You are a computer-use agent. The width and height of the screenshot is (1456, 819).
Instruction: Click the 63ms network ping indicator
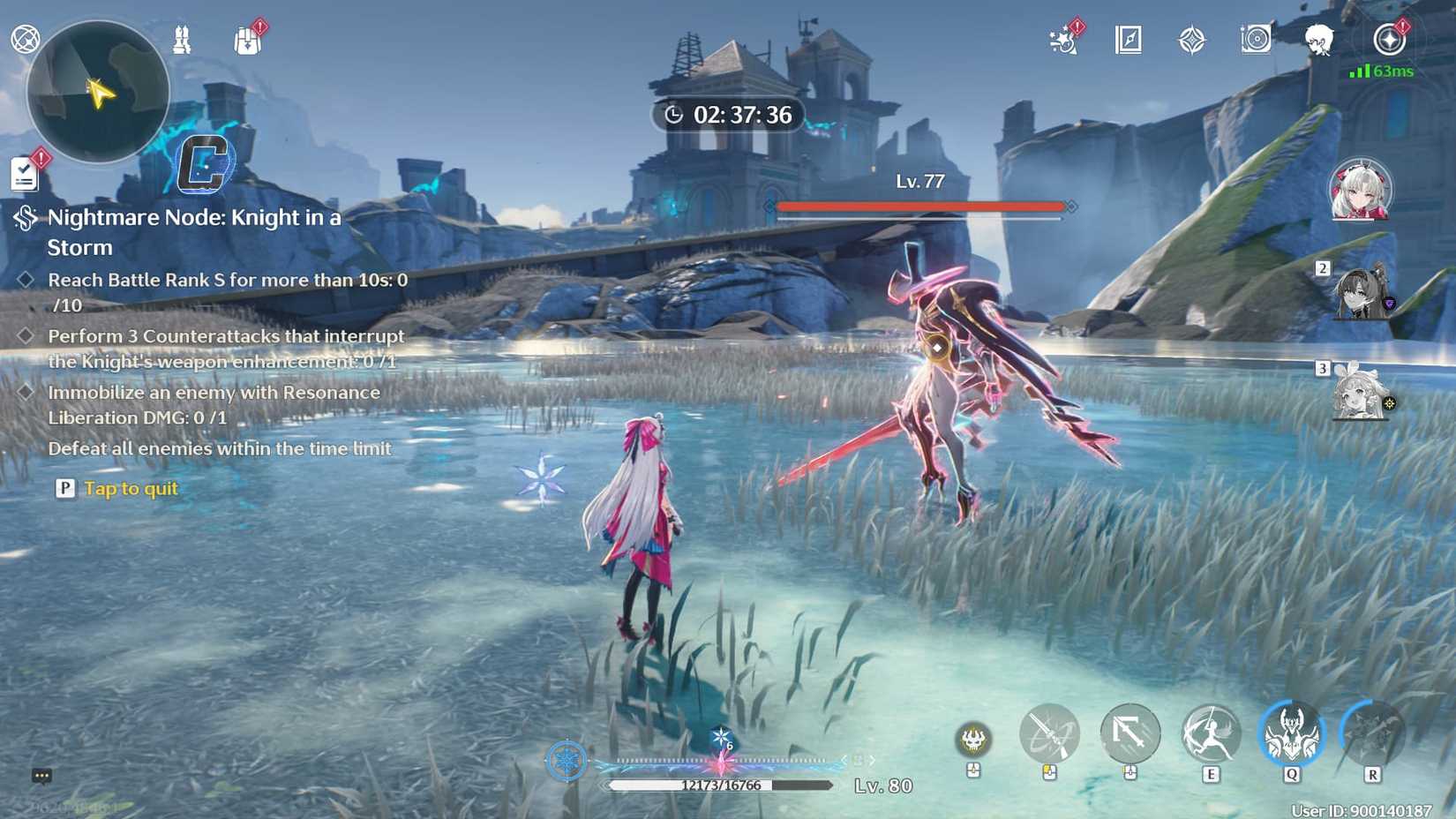point(1383,71)
